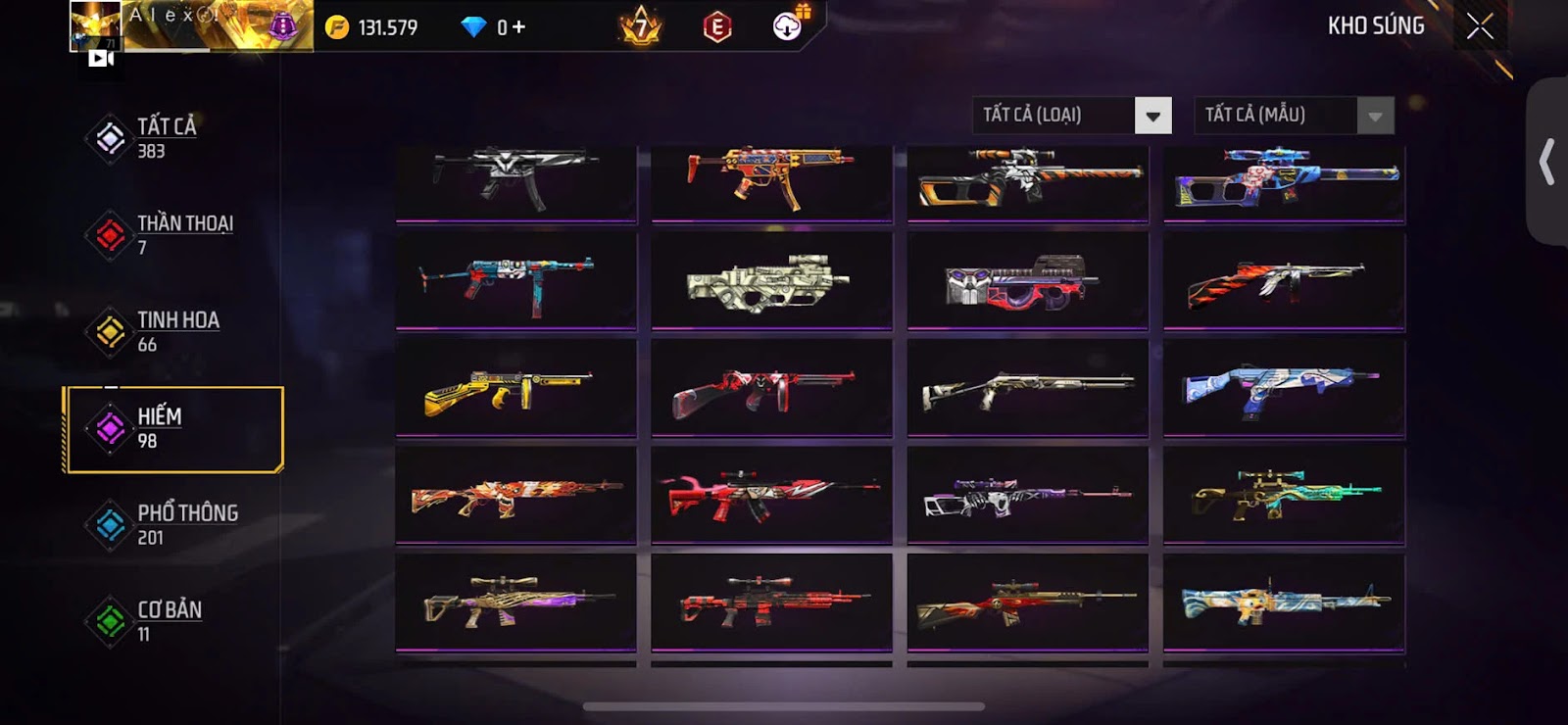Click the cloud download icon
Image resolution: width=1568 pixels, height=725 pixels.
pos(787,26)
